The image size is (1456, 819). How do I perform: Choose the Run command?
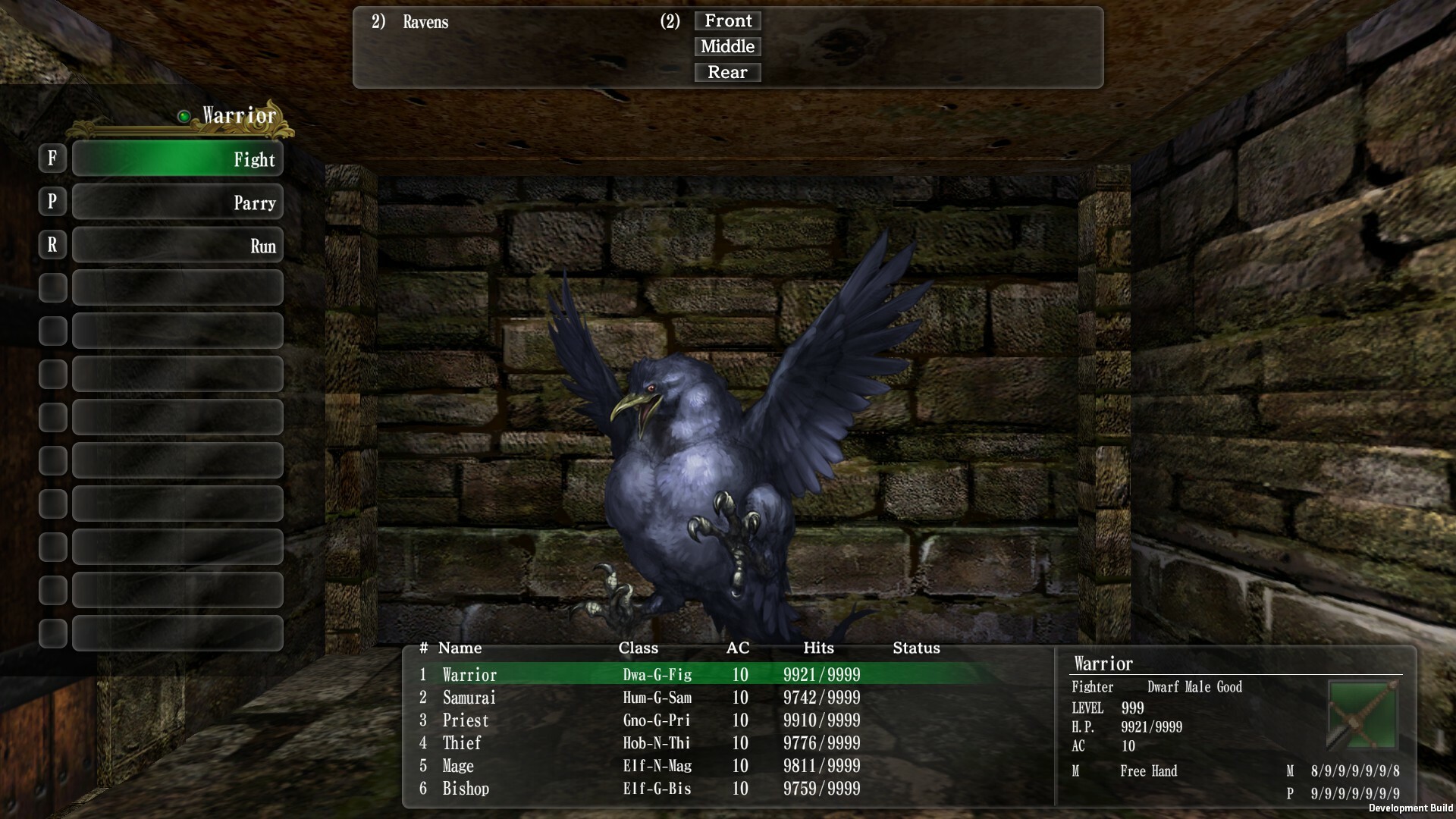tap(177, 244)
